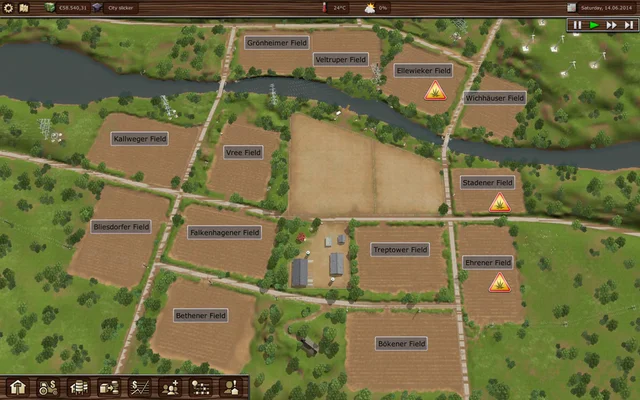Select the Kallweger Field label
640x400 pixels.
pos(140,139)
